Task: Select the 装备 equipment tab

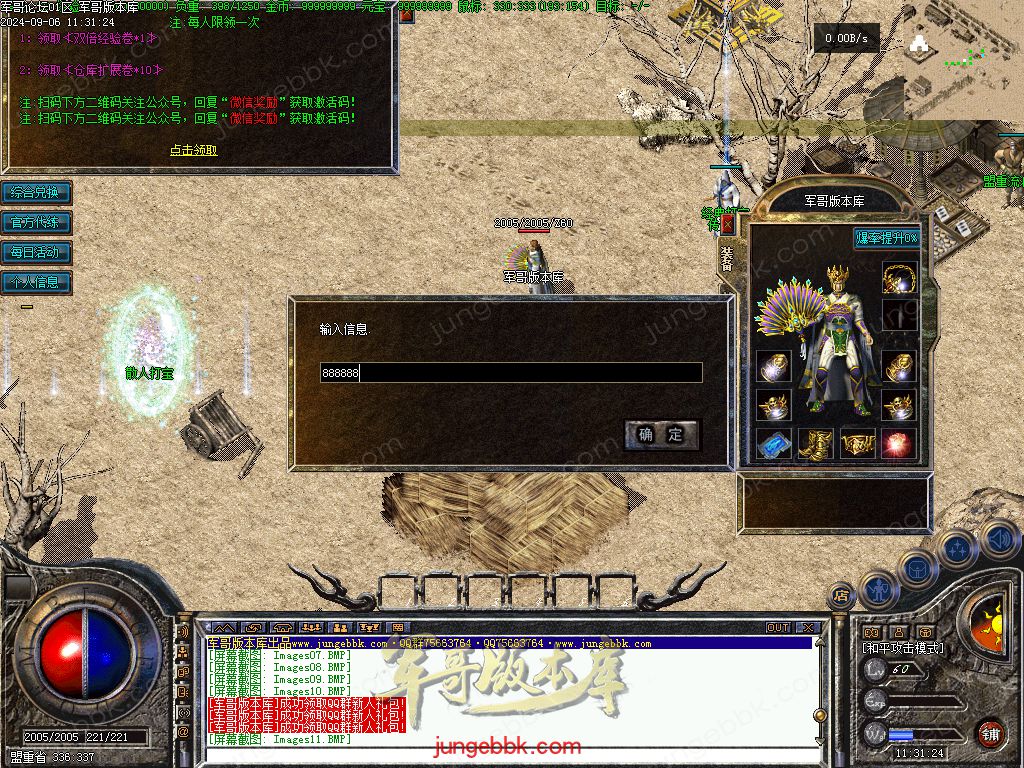Action: click(727, 257)
